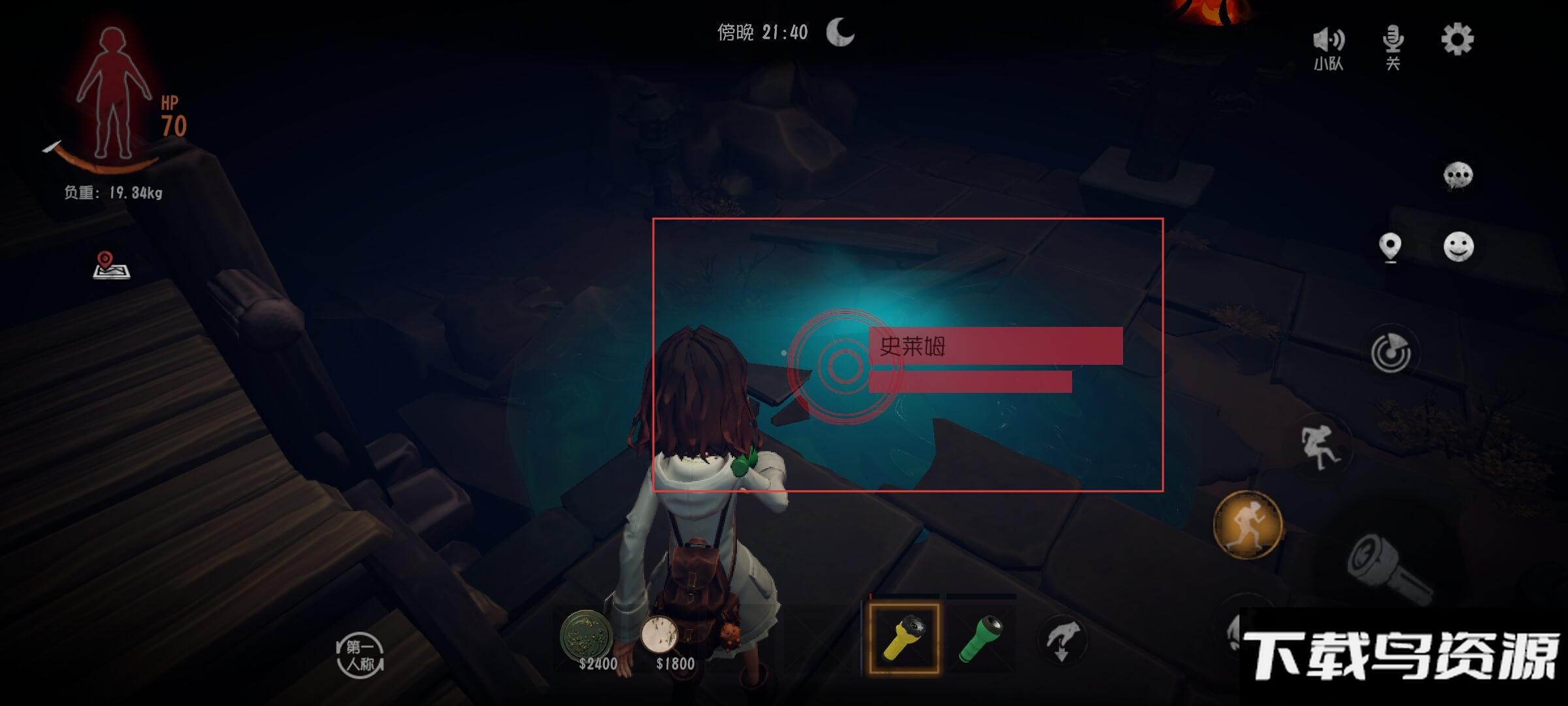Tap the crouching figure button

tap(1320, 446)
